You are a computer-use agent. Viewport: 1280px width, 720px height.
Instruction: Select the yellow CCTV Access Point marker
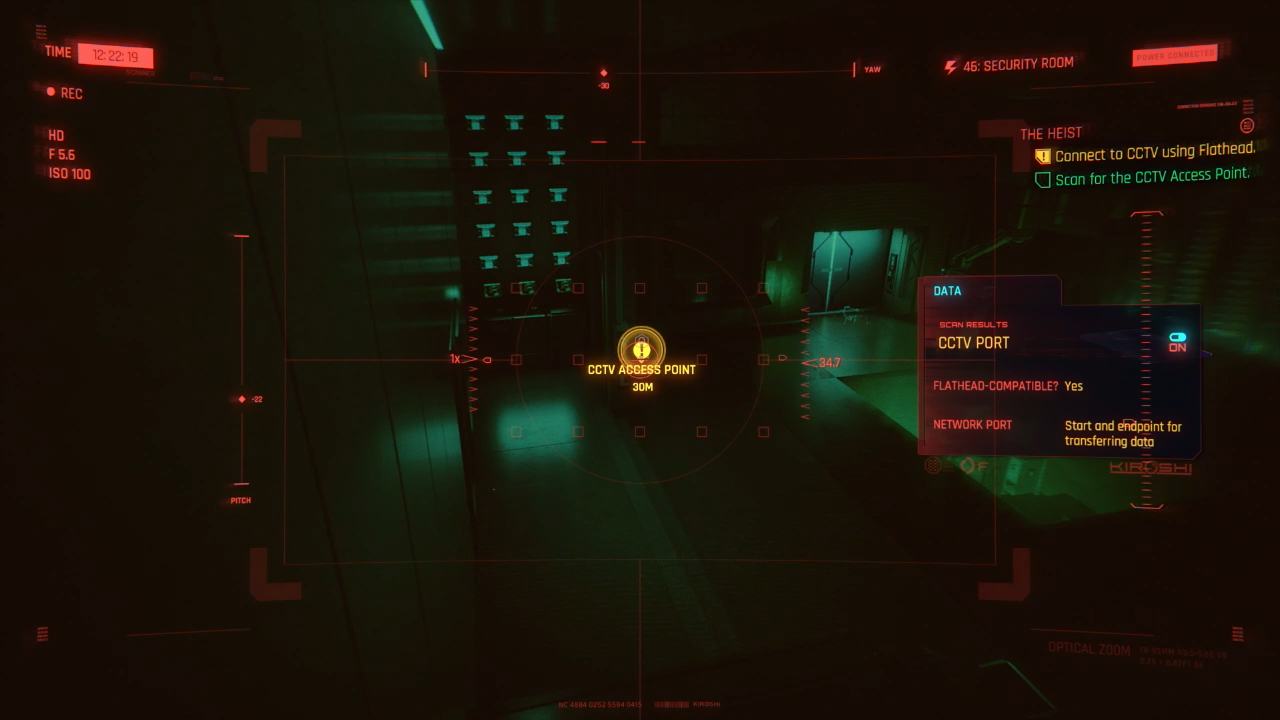pos(640,351)
